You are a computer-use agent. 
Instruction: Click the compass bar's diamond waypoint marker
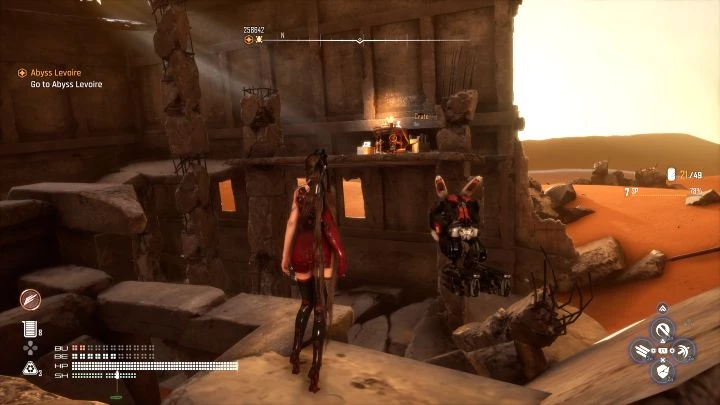tap(360, 40)
